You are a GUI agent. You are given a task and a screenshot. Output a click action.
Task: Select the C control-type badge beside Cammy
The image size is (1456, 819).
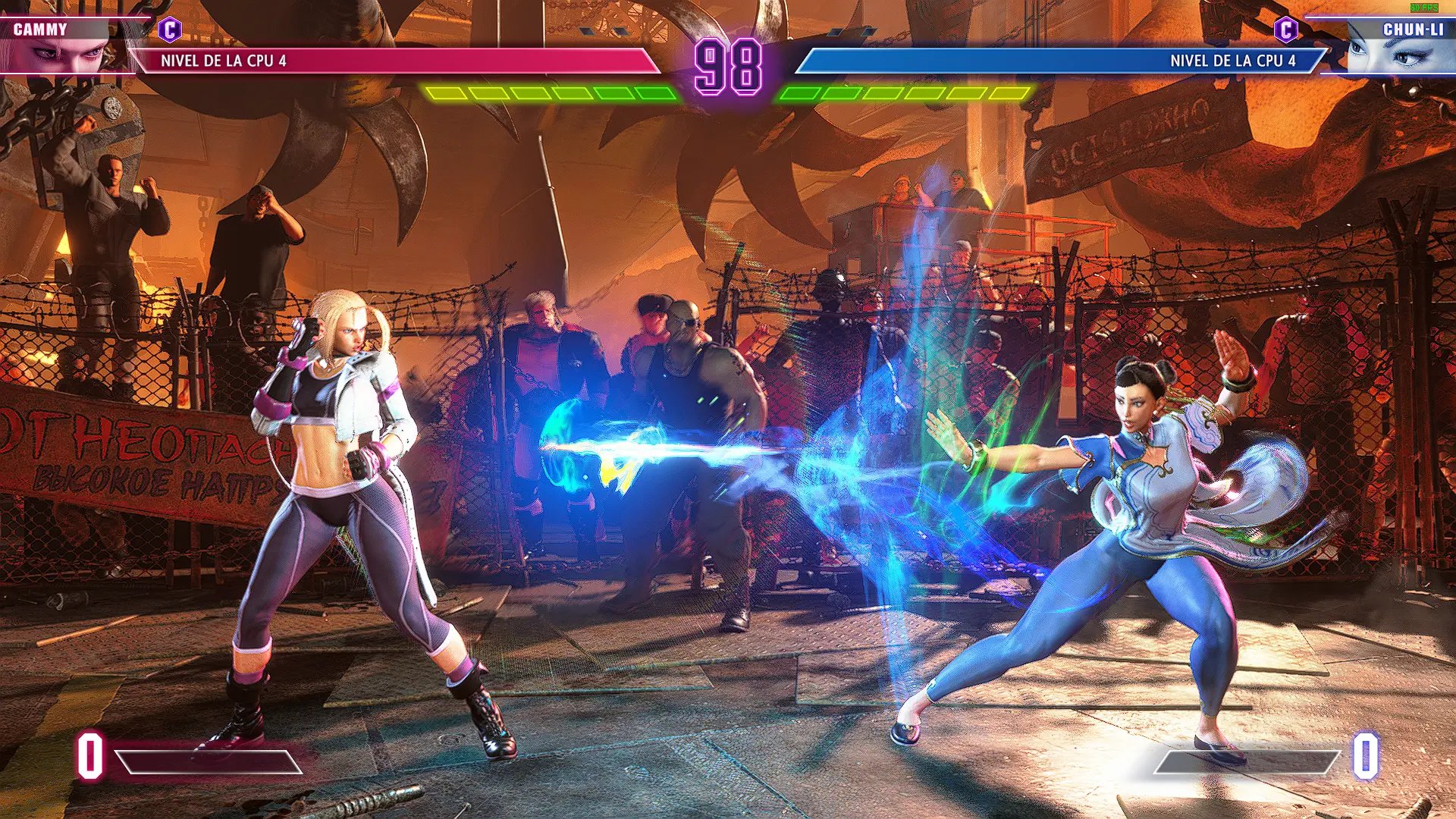click(170, 30)
